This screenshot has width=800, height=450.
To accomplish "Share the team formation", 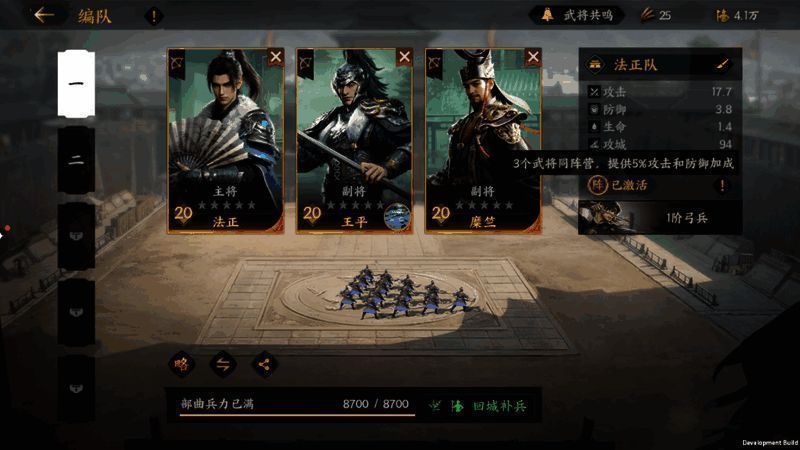I will (x=264, y=364).
